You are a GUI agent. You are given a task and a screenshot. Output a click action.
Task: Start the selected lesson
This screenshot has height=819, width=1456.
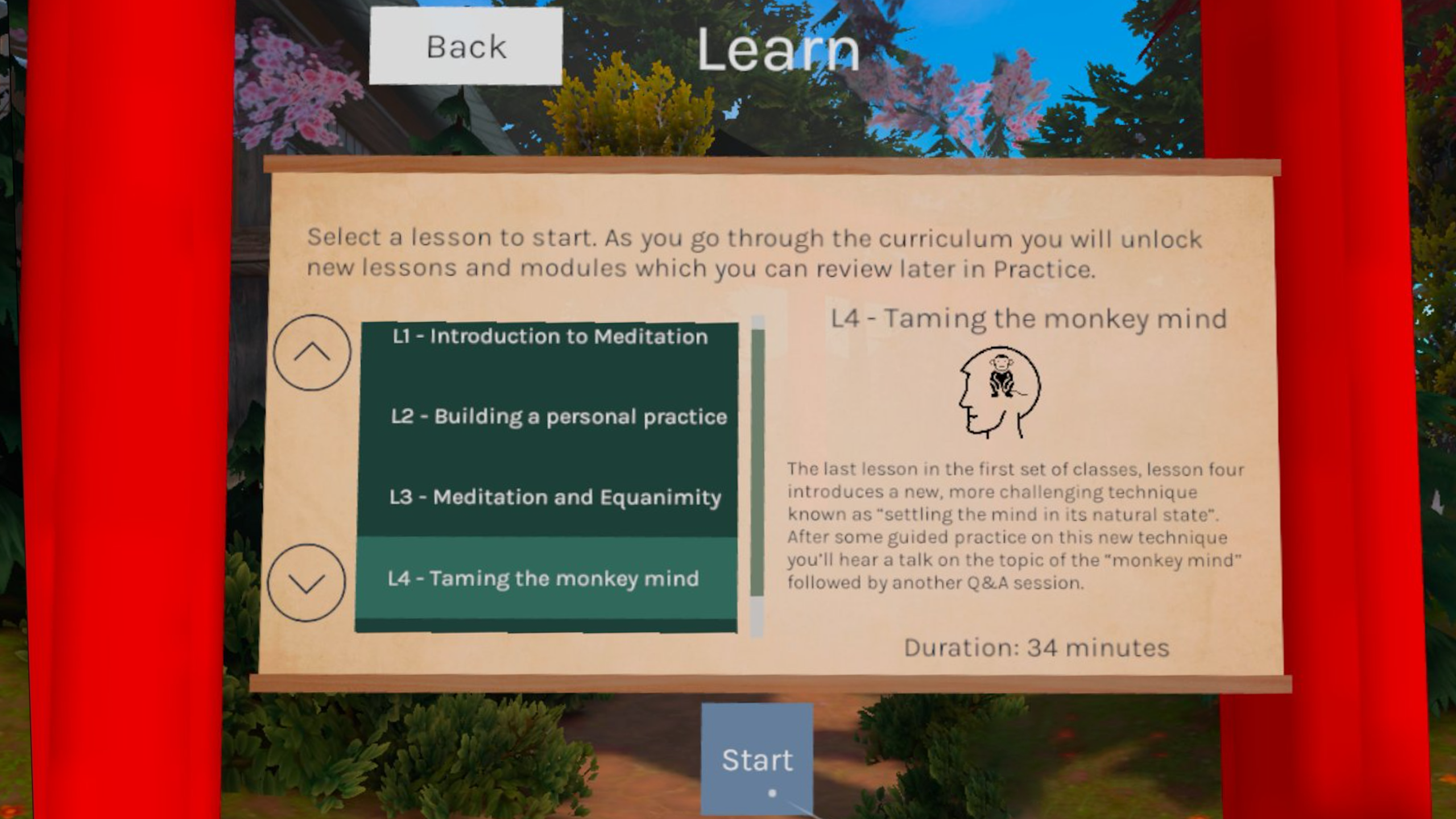pos(757,760)
